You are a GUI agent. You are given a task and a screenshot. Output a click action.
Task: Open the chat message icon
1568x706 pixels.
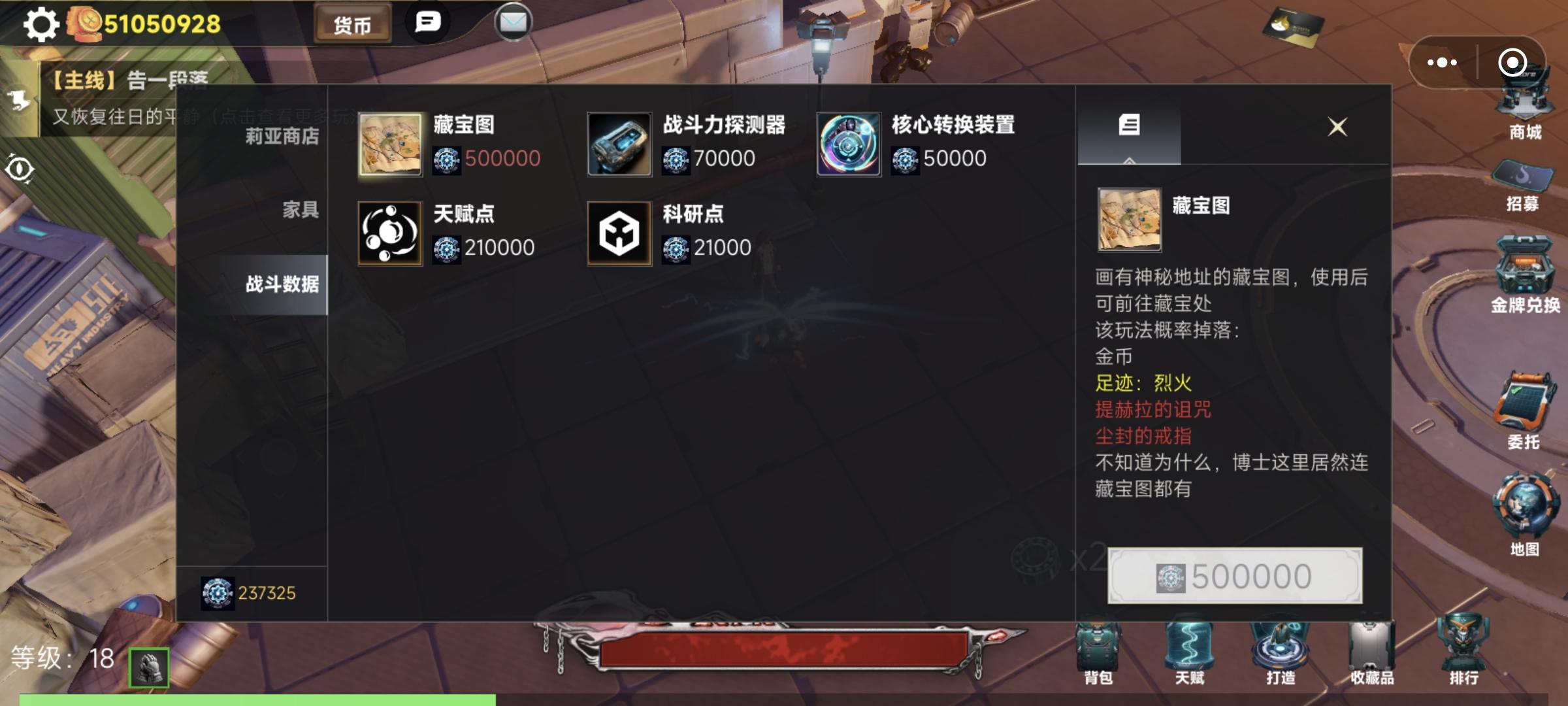tap(428, 22)
